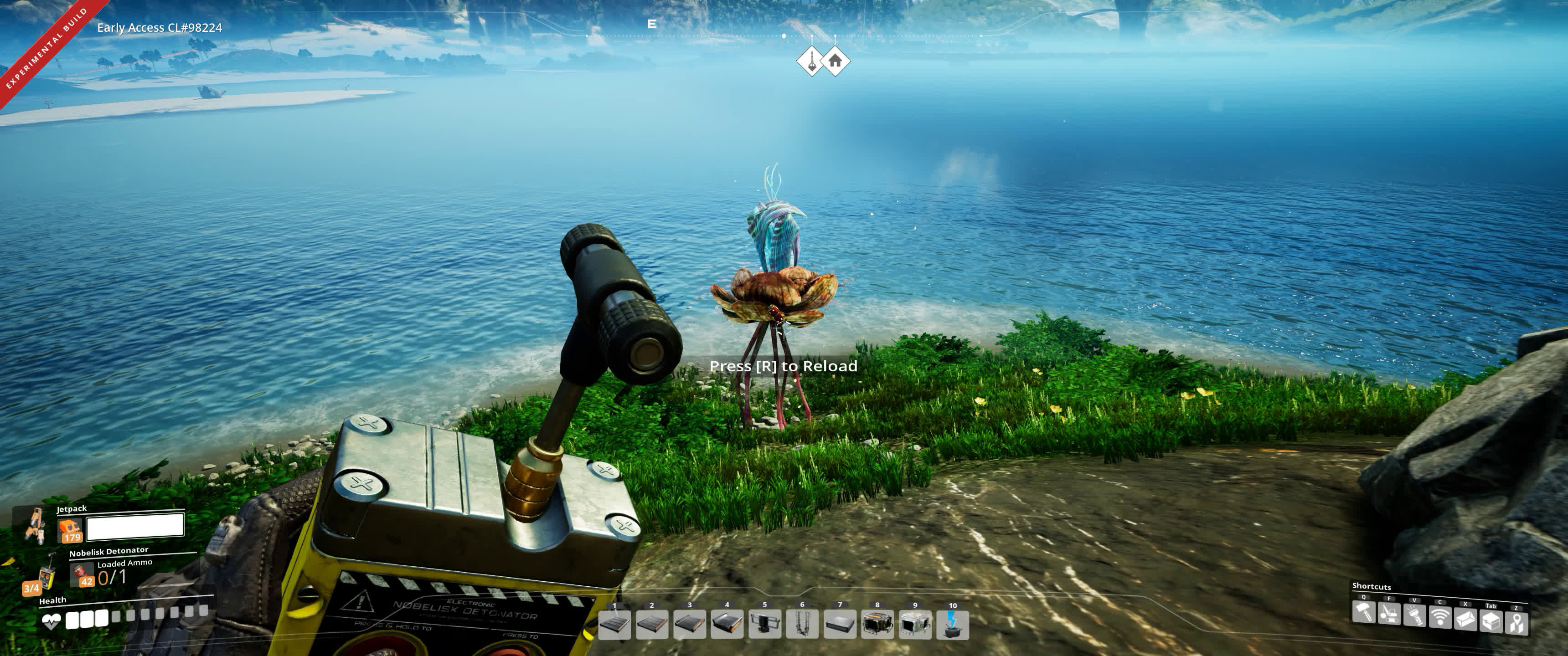Choose the hotbar slot 5 buildable
This screenshot has width=1568, height=656.
764,624
